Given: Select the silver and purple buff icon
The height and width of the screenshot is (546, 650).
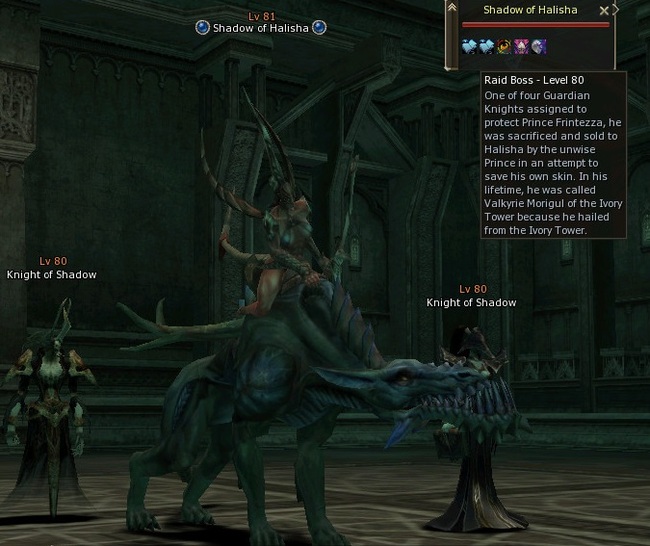Looking at the screenshot, I should pos(538,46).
